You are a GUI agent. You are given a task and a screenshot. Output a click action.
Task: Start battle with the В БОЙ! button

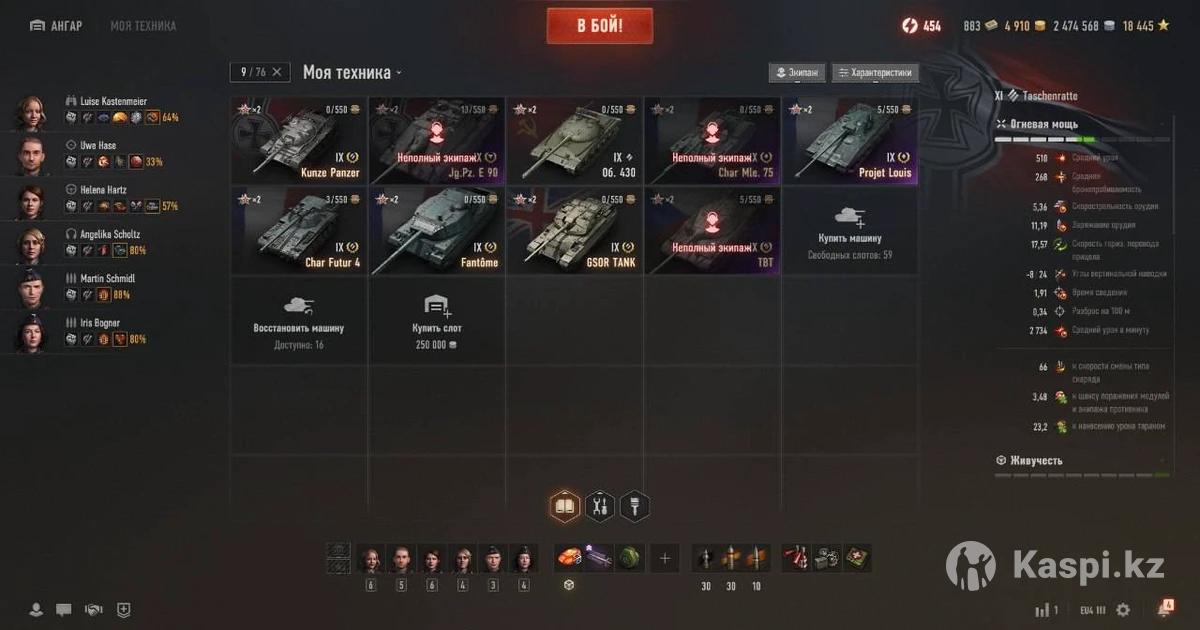tap(599, 26)
